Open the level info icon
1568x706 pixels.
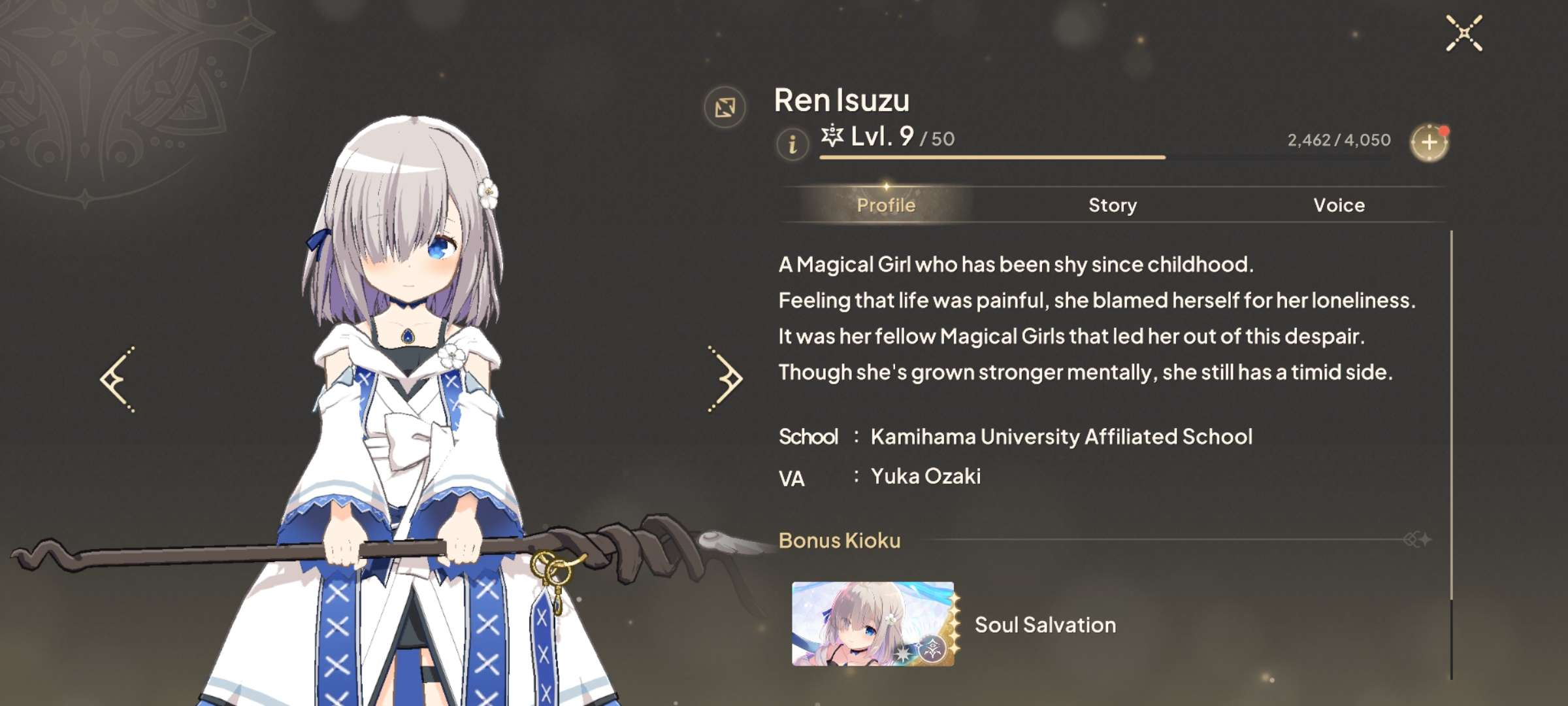click(x=792, y=143)
